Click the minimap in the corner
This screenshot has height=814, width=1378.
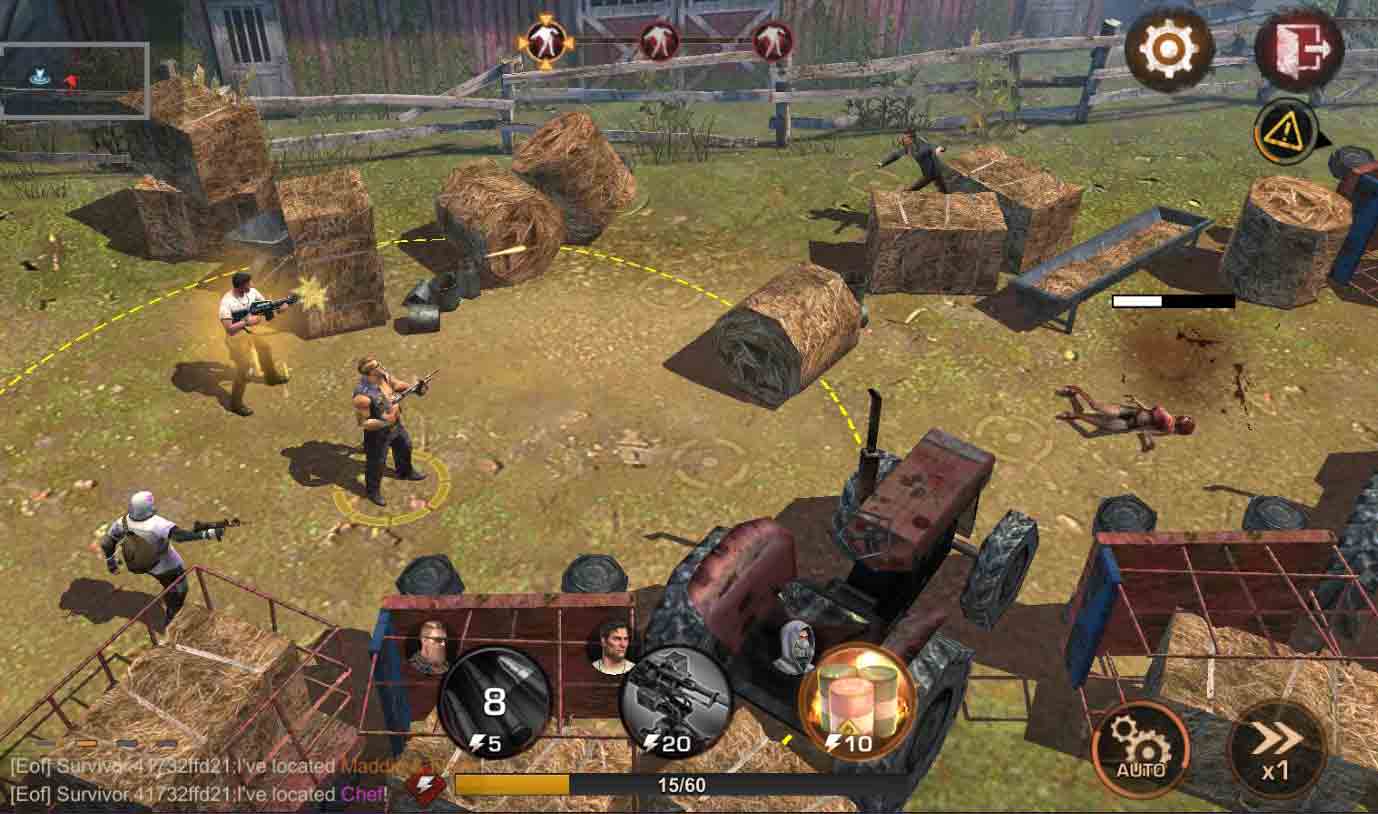click(x=75, y=80)
